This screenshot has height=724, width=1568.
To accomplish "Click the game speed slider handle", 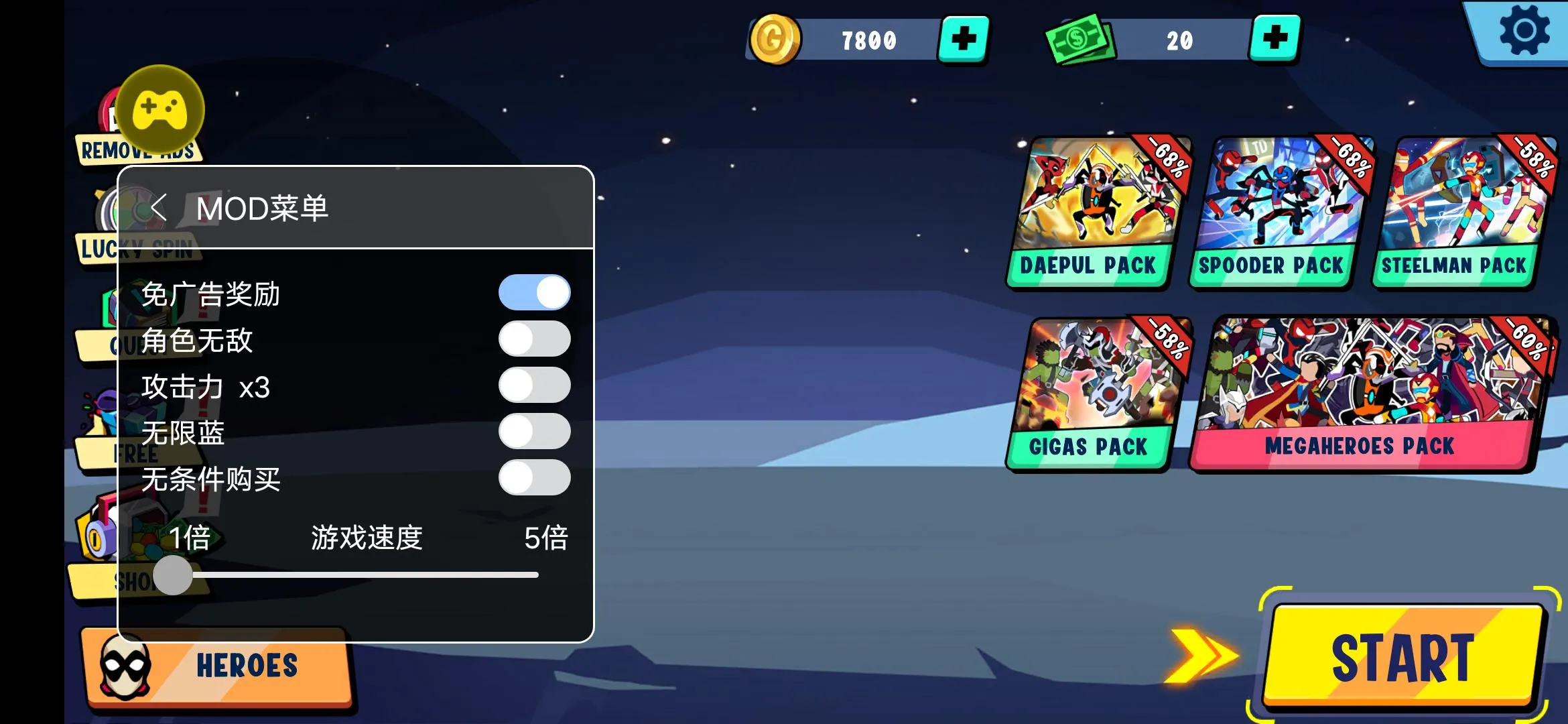I will click(173, 574).
